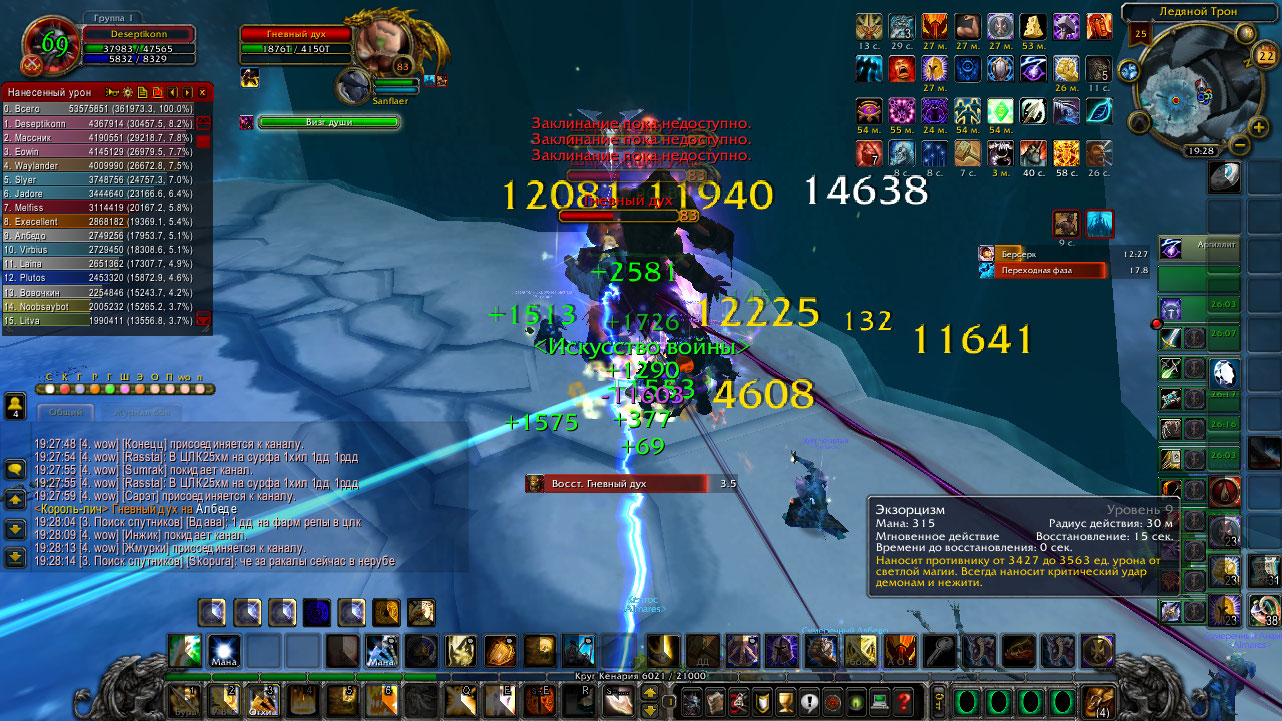Open the backpack bag slot
Image resolution: width=1282 pixels, height=721 pixels.
pyautogui.click(x=1100, y=700)
